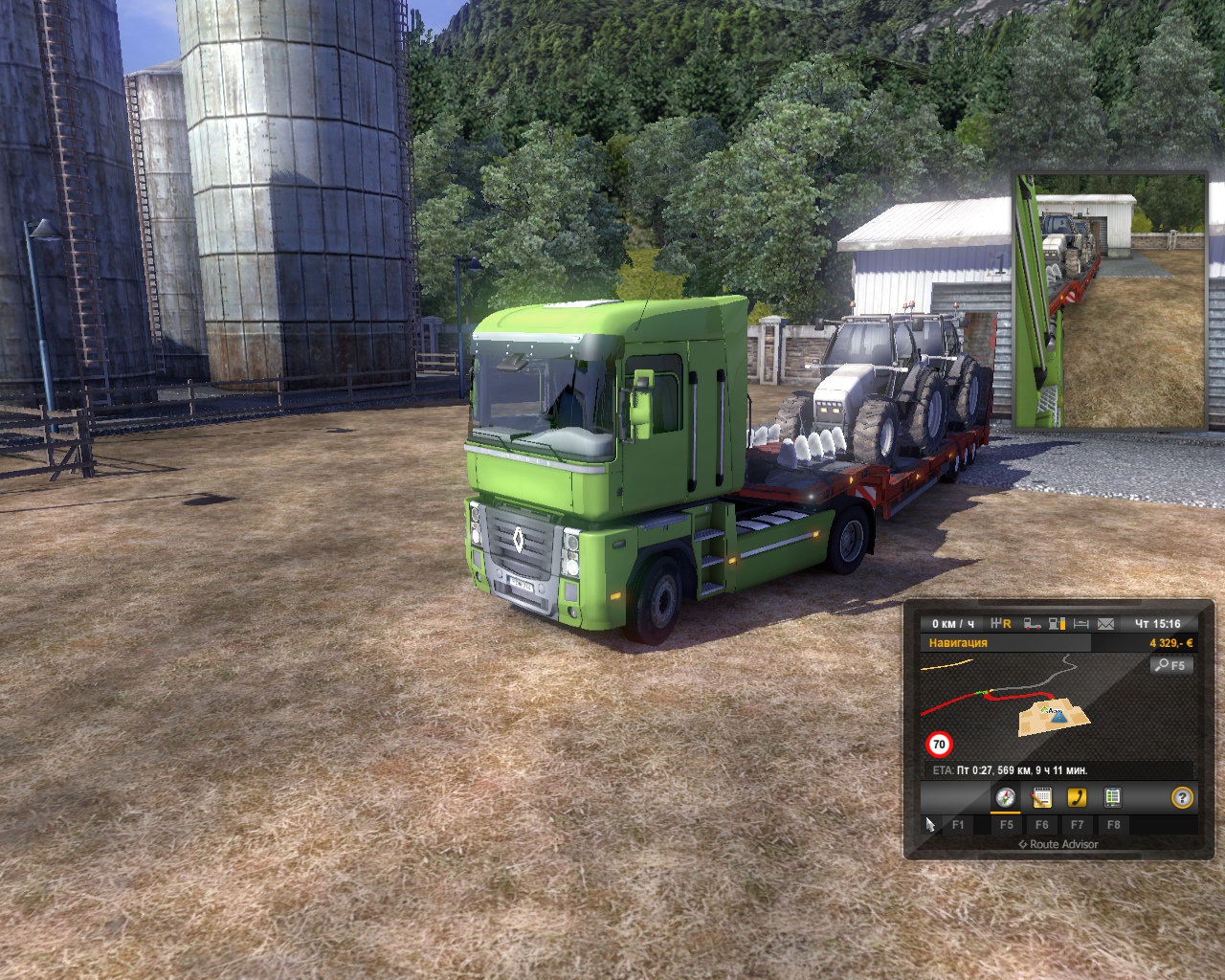Click the side mirror view panel
Image resolution: width=1225 pixels, height=980 pixels.
pos(1109,300)
